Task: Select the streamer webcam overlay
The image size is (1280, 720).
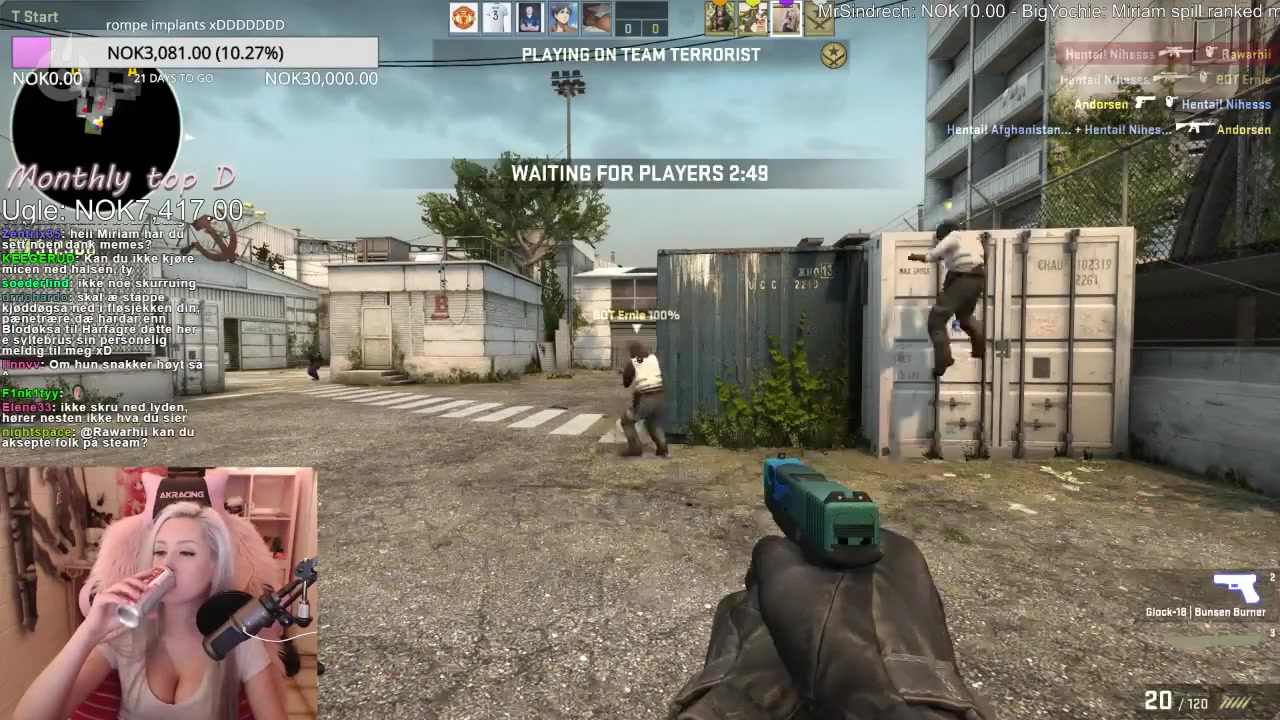Action: [158, 592]
